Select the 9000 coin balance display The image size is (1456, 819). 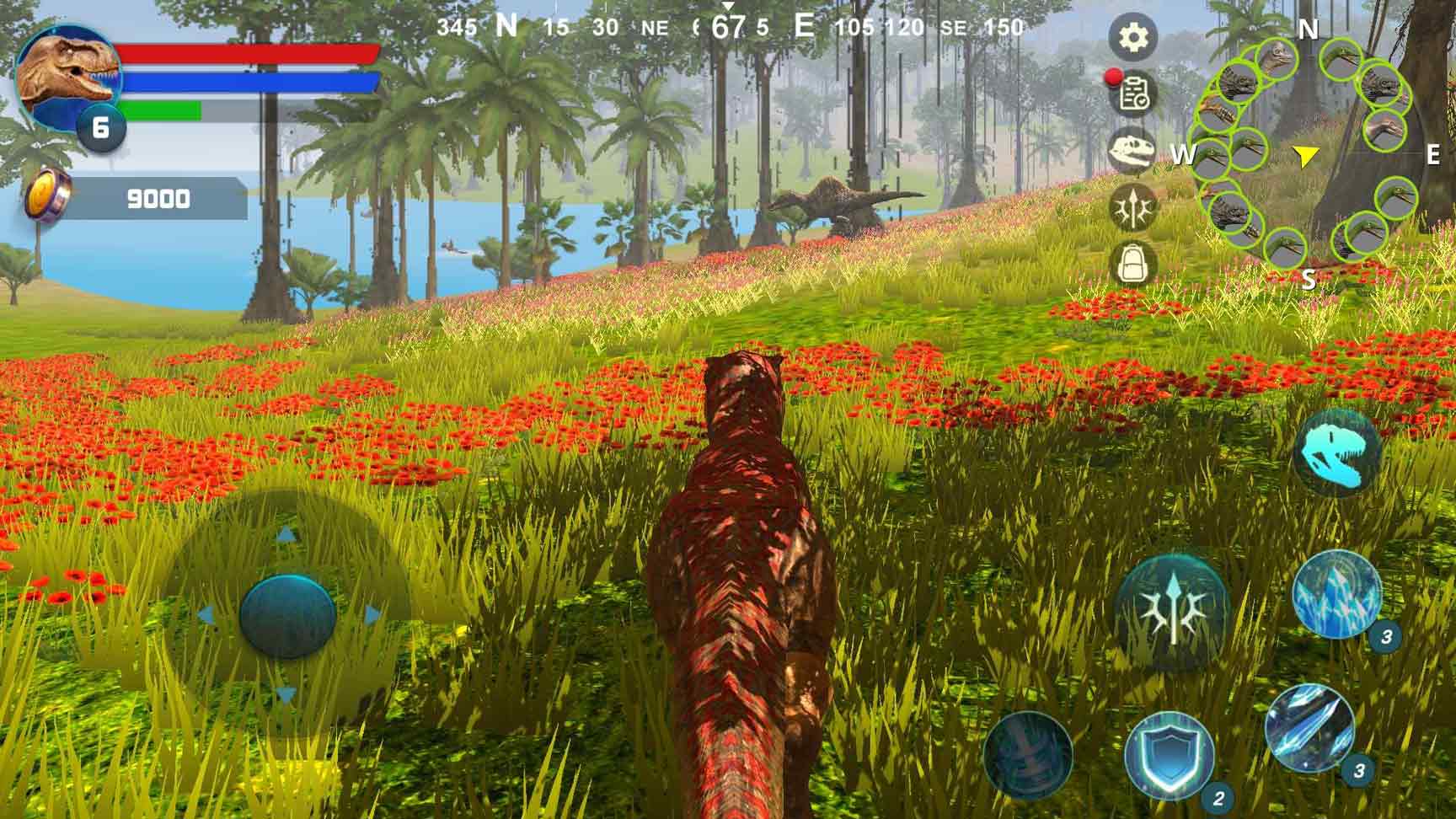(156, 198)
